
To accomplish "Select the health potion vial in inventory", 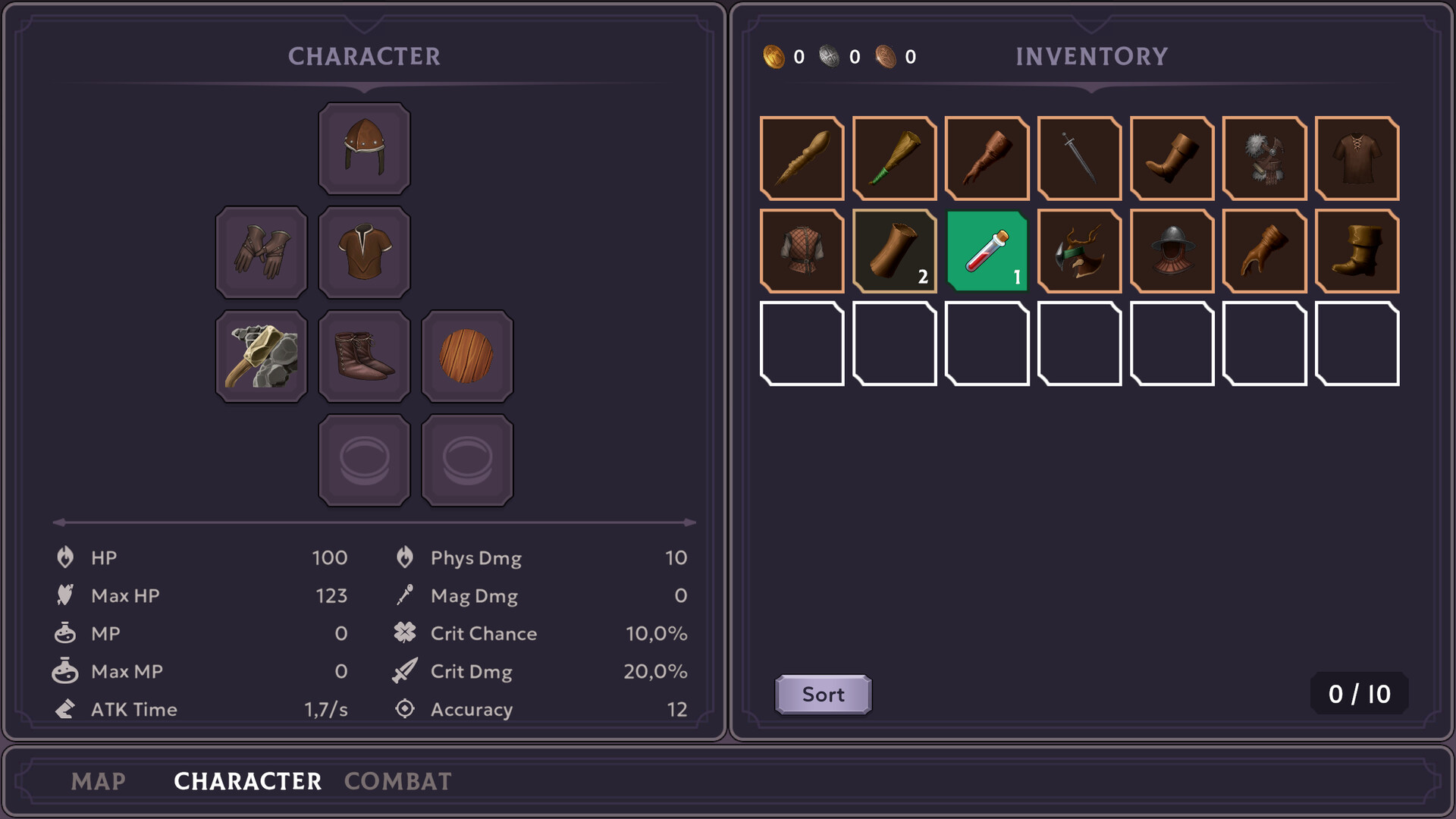I will [x=987, y=250].
